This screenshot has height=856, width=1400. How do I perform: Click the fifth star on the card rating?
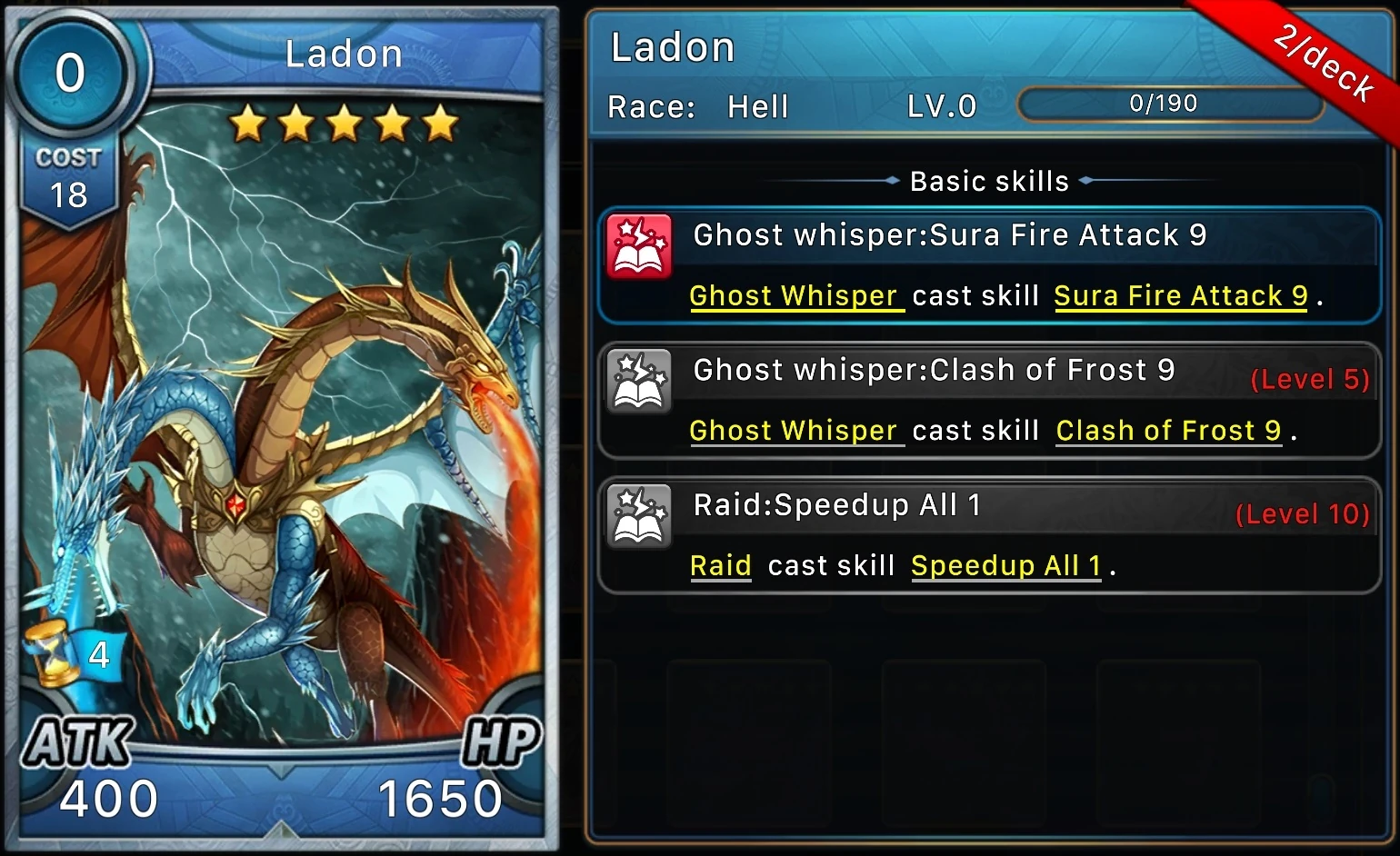coord(439,124)
